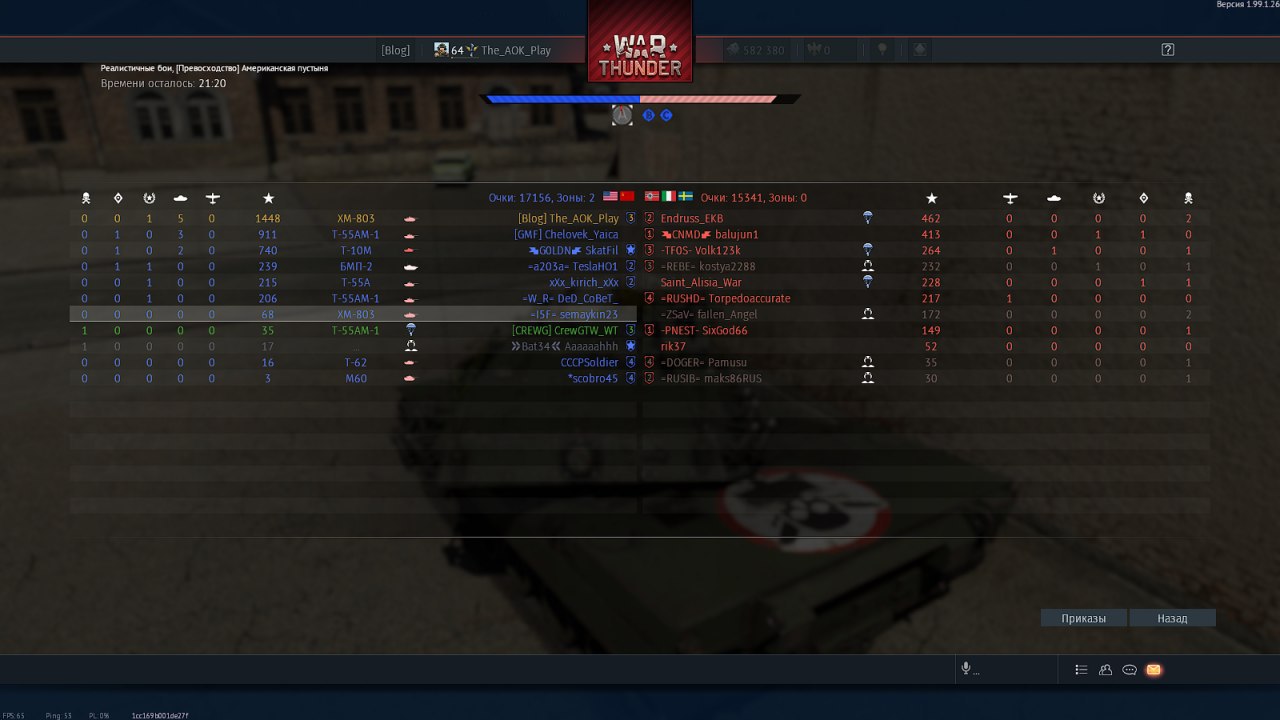Pick enemy player Torpedoaccurate's row
Screen dimensions: 1280x720
click(x=725, y=298)
